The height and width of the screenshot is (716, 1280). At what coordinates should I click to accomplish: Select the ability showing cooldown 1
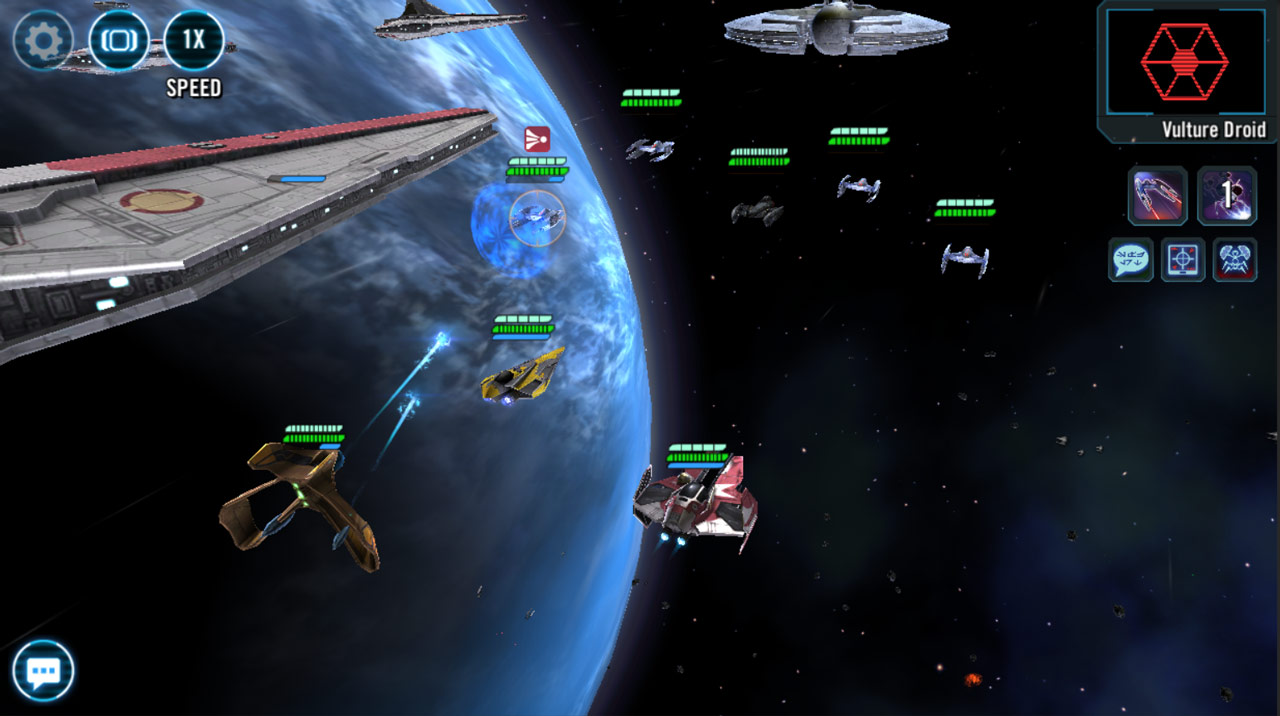coord(1227,196)
